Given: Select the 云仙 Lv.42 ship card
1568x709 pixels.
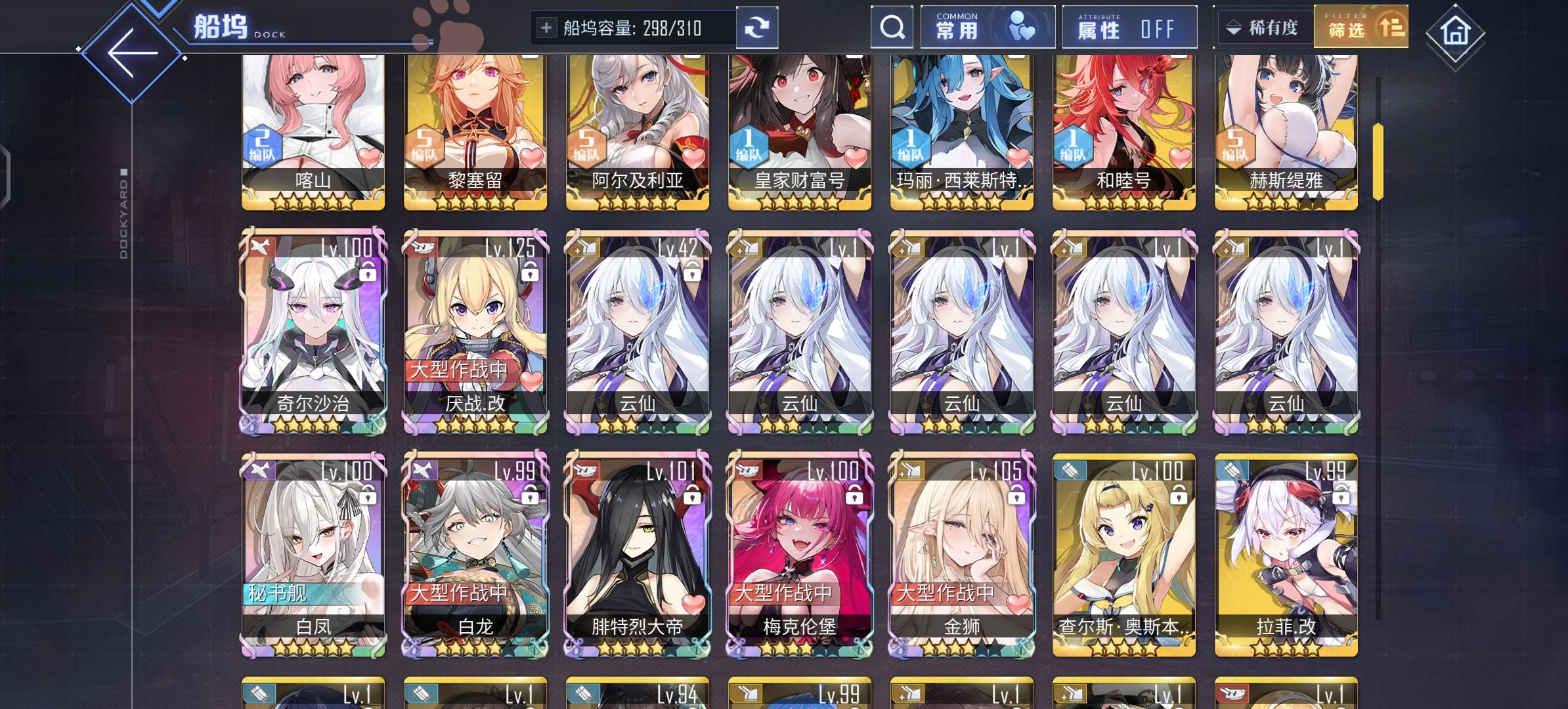Looking at the screenshot, I should coord(636,328).
